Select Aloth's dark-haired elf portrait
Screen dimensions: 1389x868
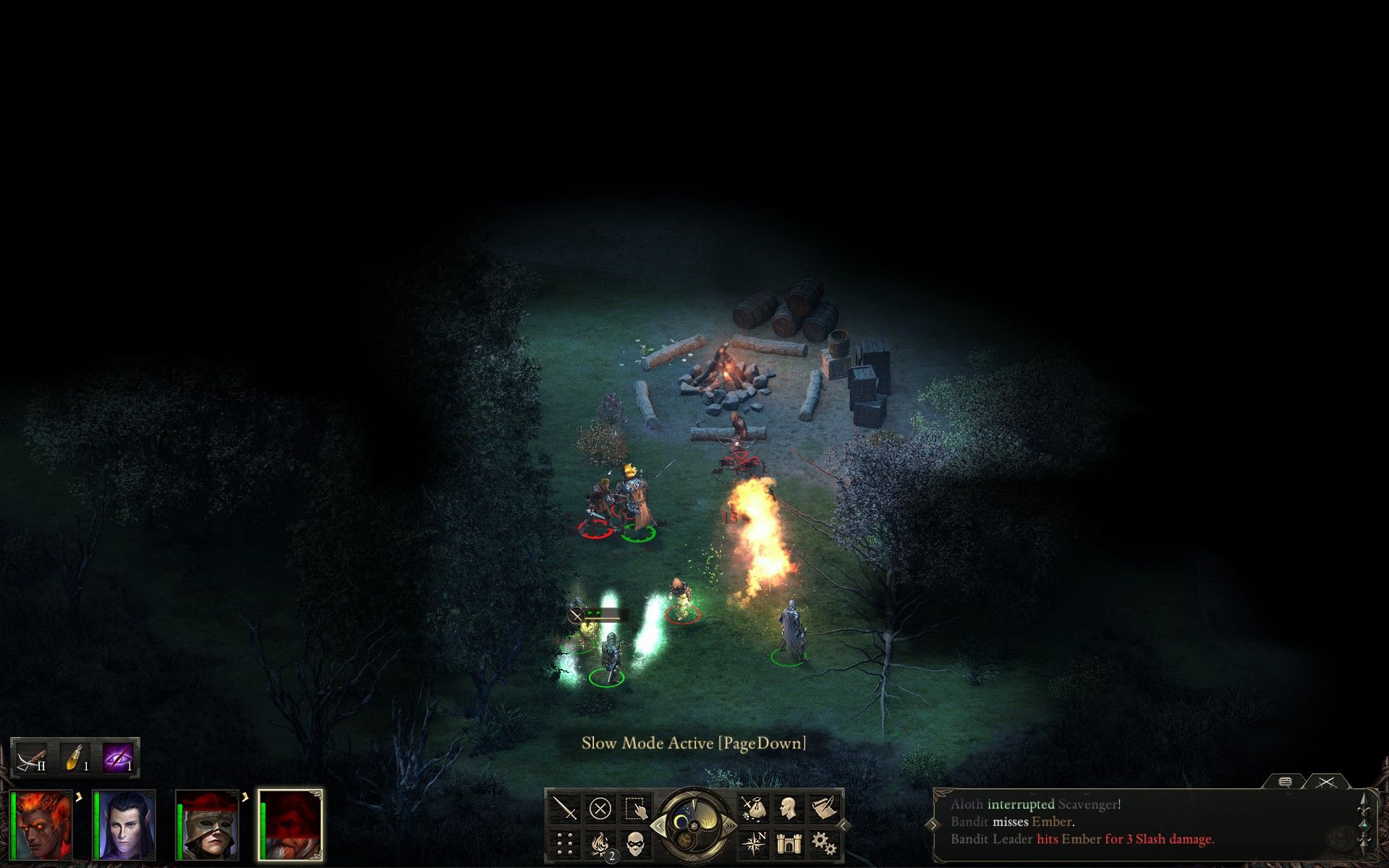point(124,825)
